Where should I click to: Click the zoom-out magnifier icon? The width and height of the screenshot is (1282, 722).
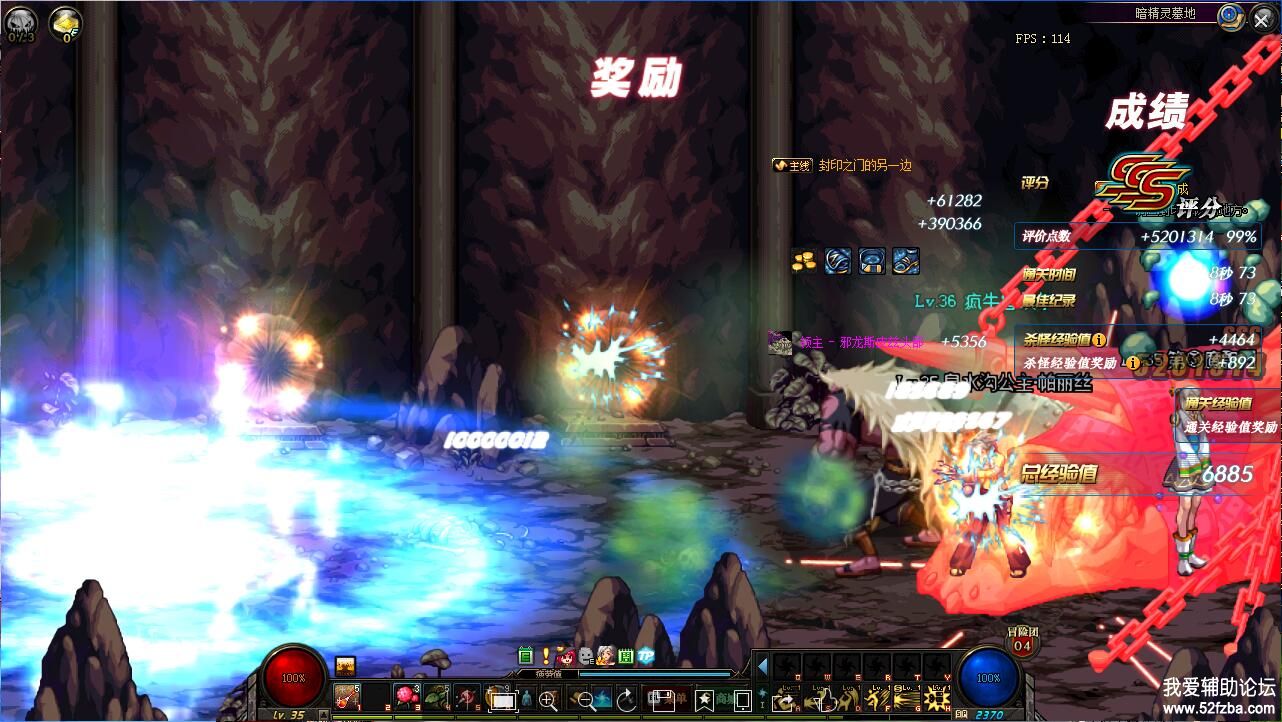point(587,699)
